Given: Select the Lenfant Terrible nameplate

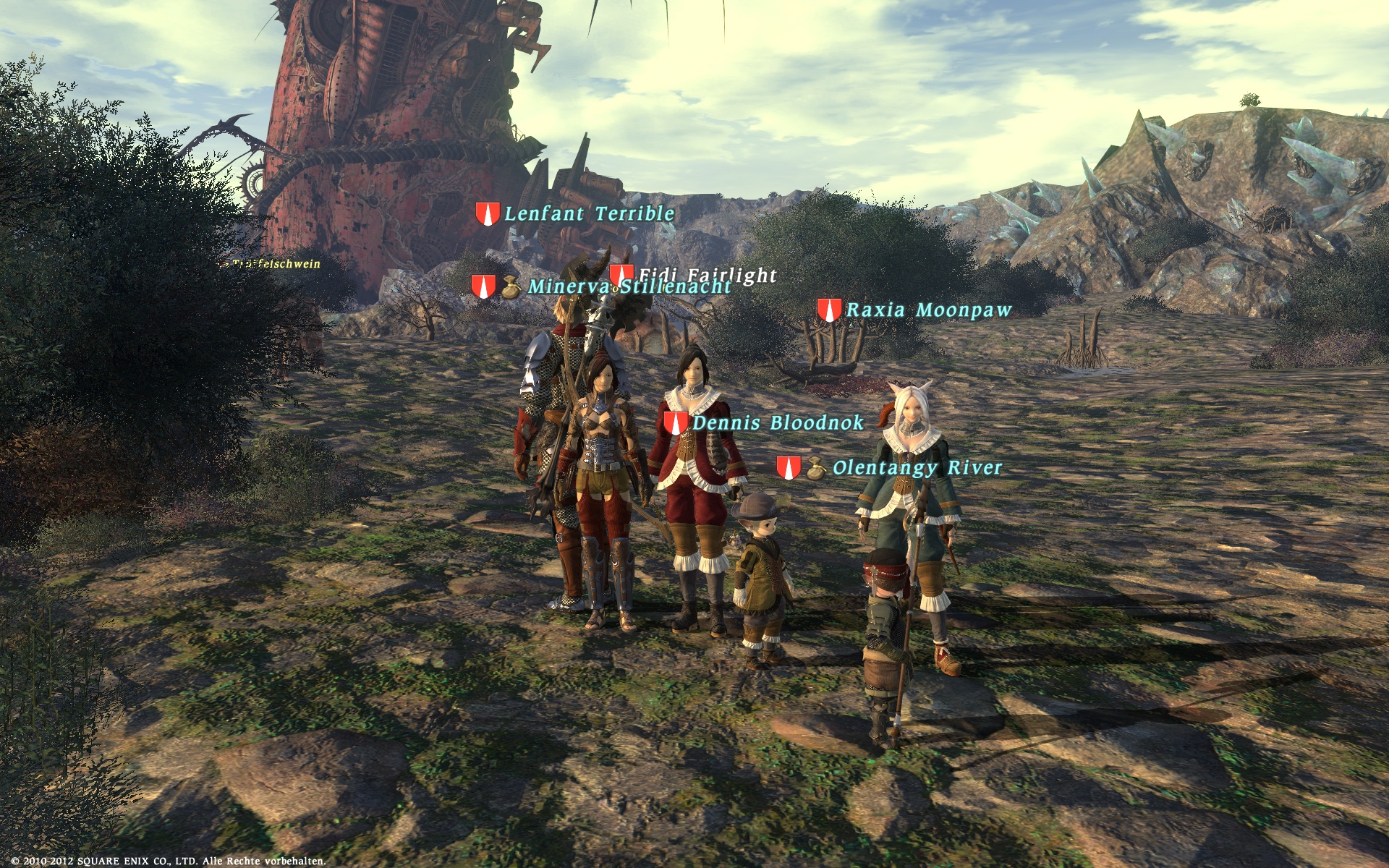Looking at the screenshot, I should coord(589,213).
